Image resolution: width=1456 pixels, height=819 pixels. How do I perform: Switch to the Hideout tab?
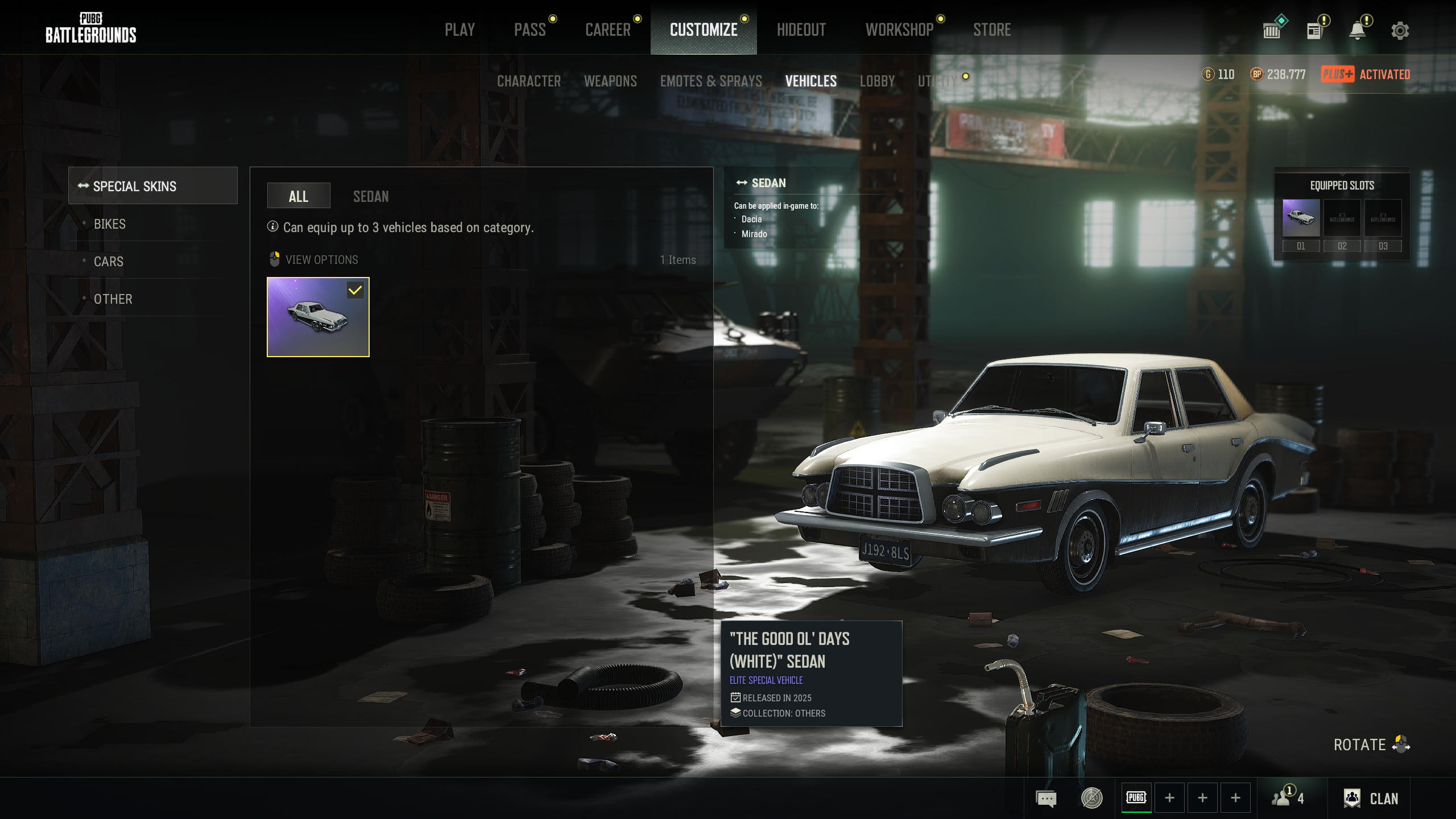[x=801, y=30]
